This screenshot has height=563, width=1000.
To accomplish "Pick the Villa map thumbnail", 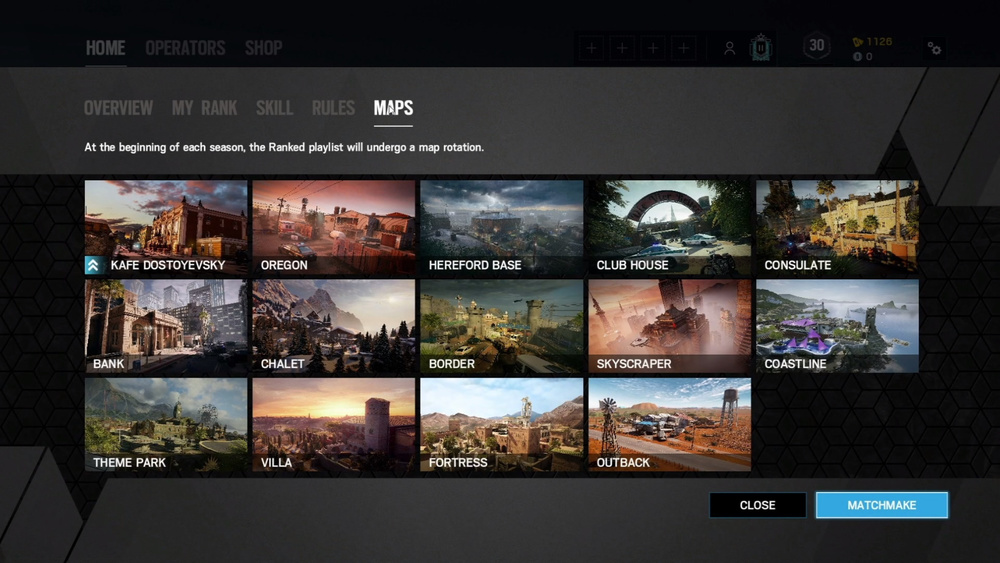I will [x=333, y=424].
